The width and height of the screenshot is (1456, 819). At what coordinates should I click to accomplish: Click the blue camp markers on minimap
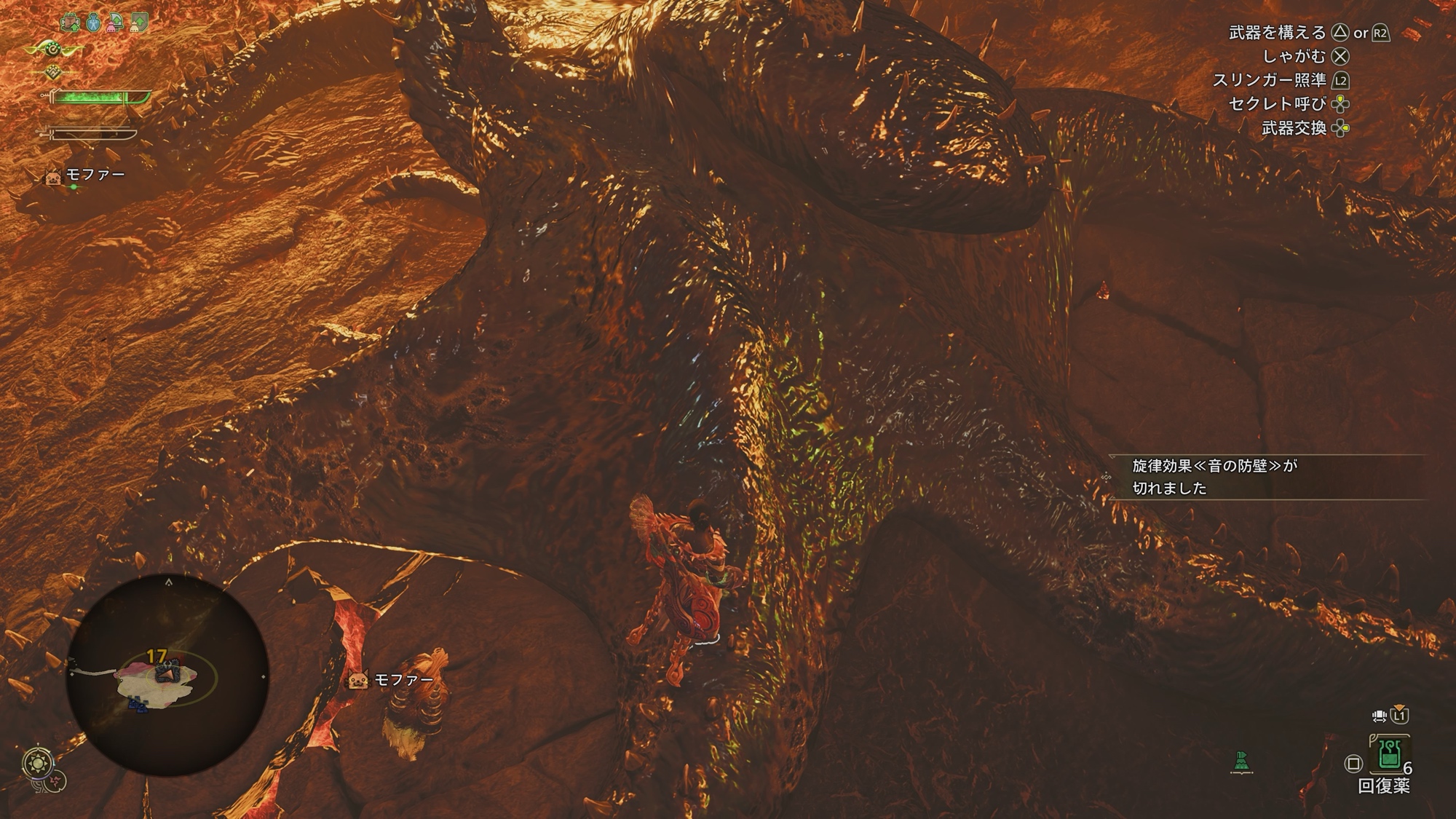137,704
